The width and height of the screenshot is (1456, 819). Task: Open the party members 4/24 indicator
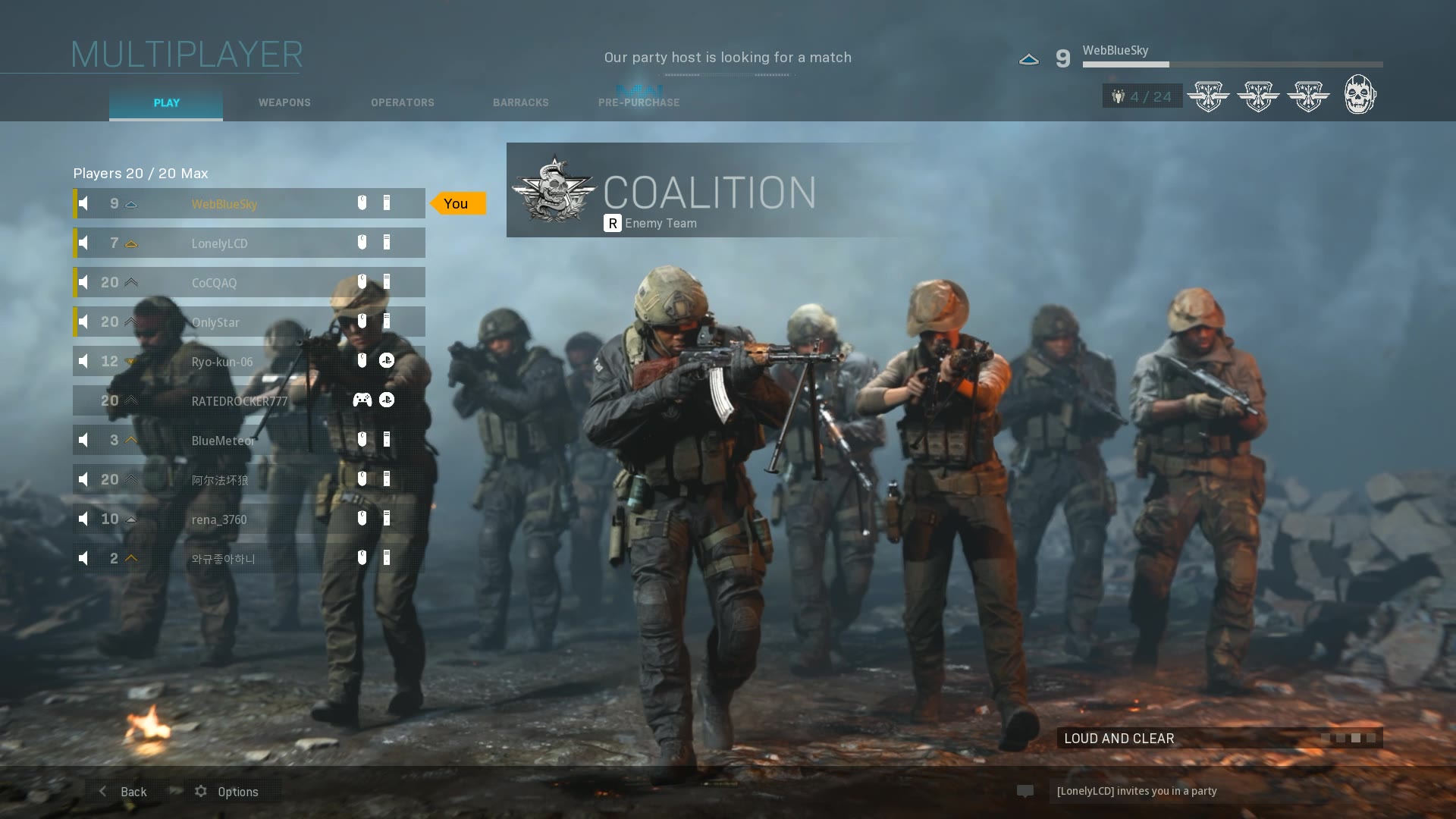[x=1142, y=96]
